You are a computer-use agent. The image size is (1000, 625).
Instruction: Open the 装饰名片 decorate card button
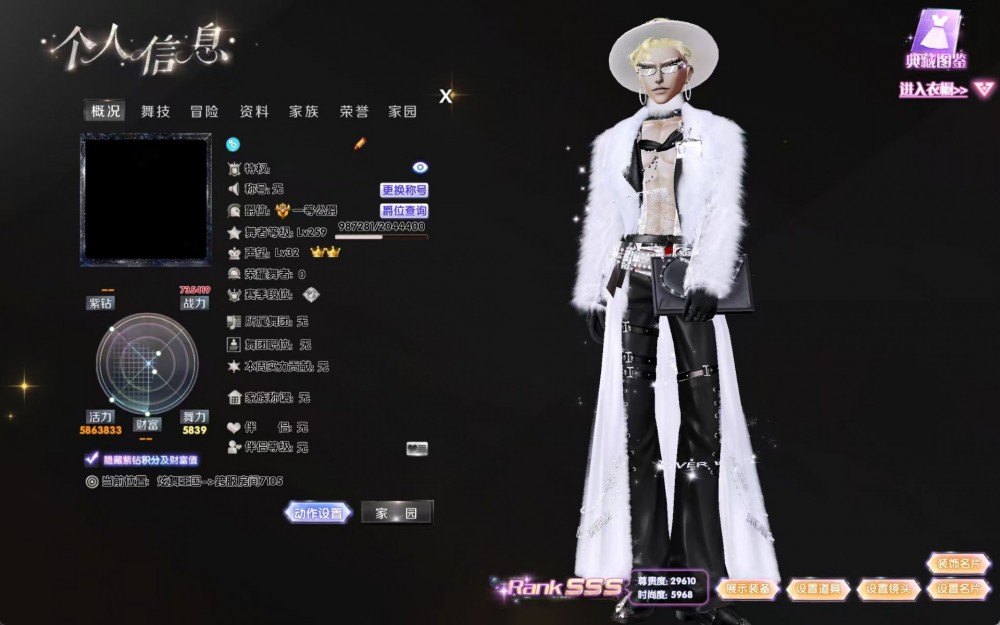coord(958,564)
